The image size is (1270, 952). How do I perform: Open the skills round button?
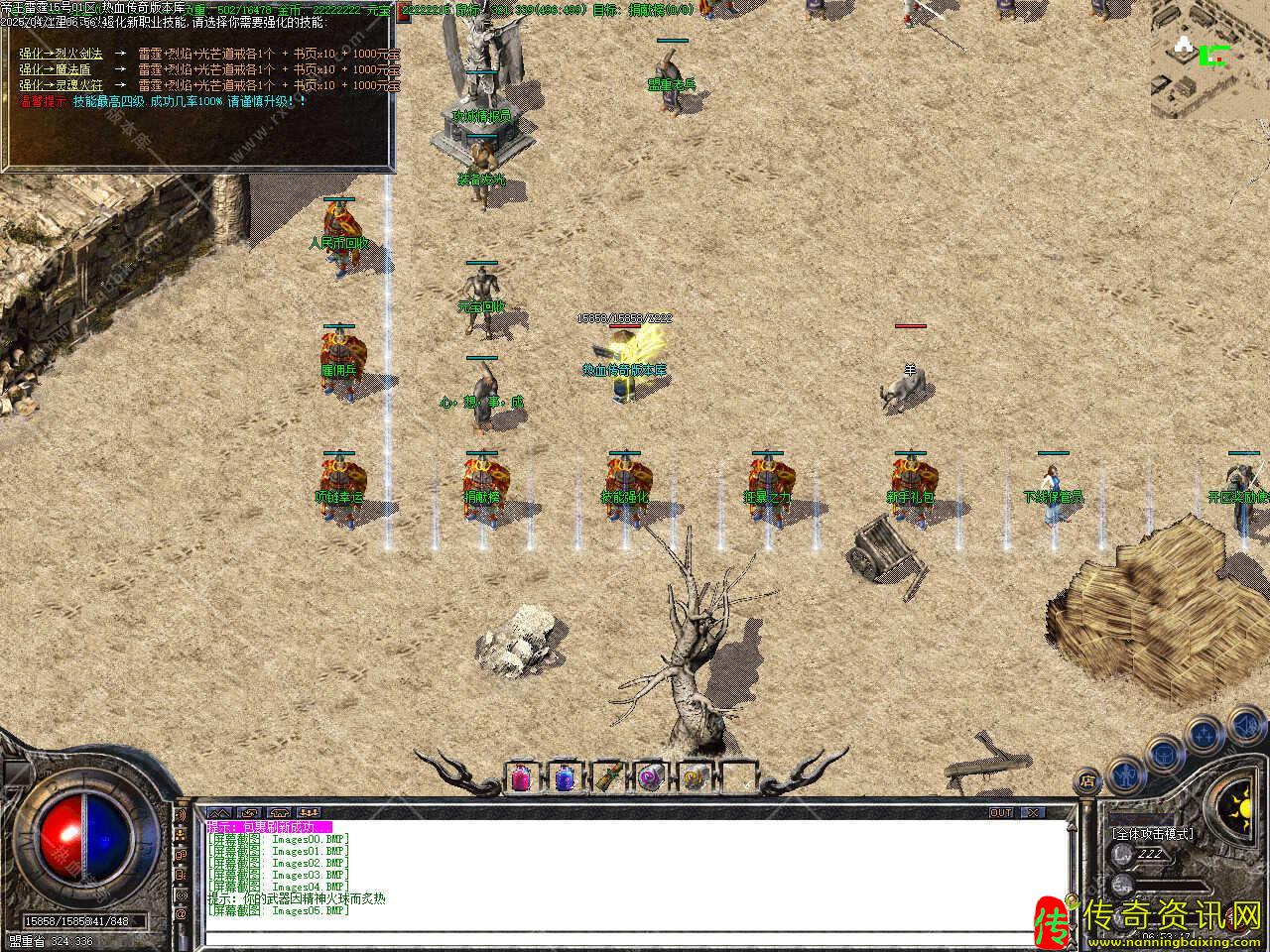pos(1204,736)
